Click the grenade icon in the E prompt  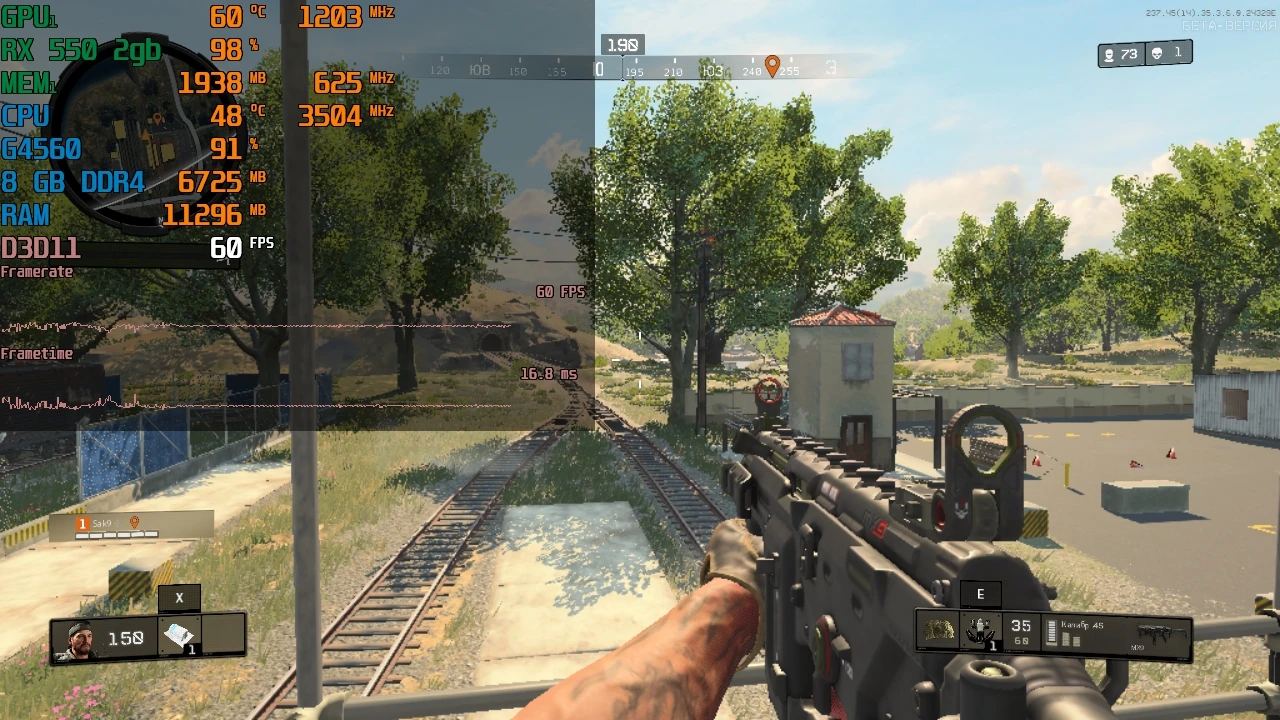[x=979, y=631]
